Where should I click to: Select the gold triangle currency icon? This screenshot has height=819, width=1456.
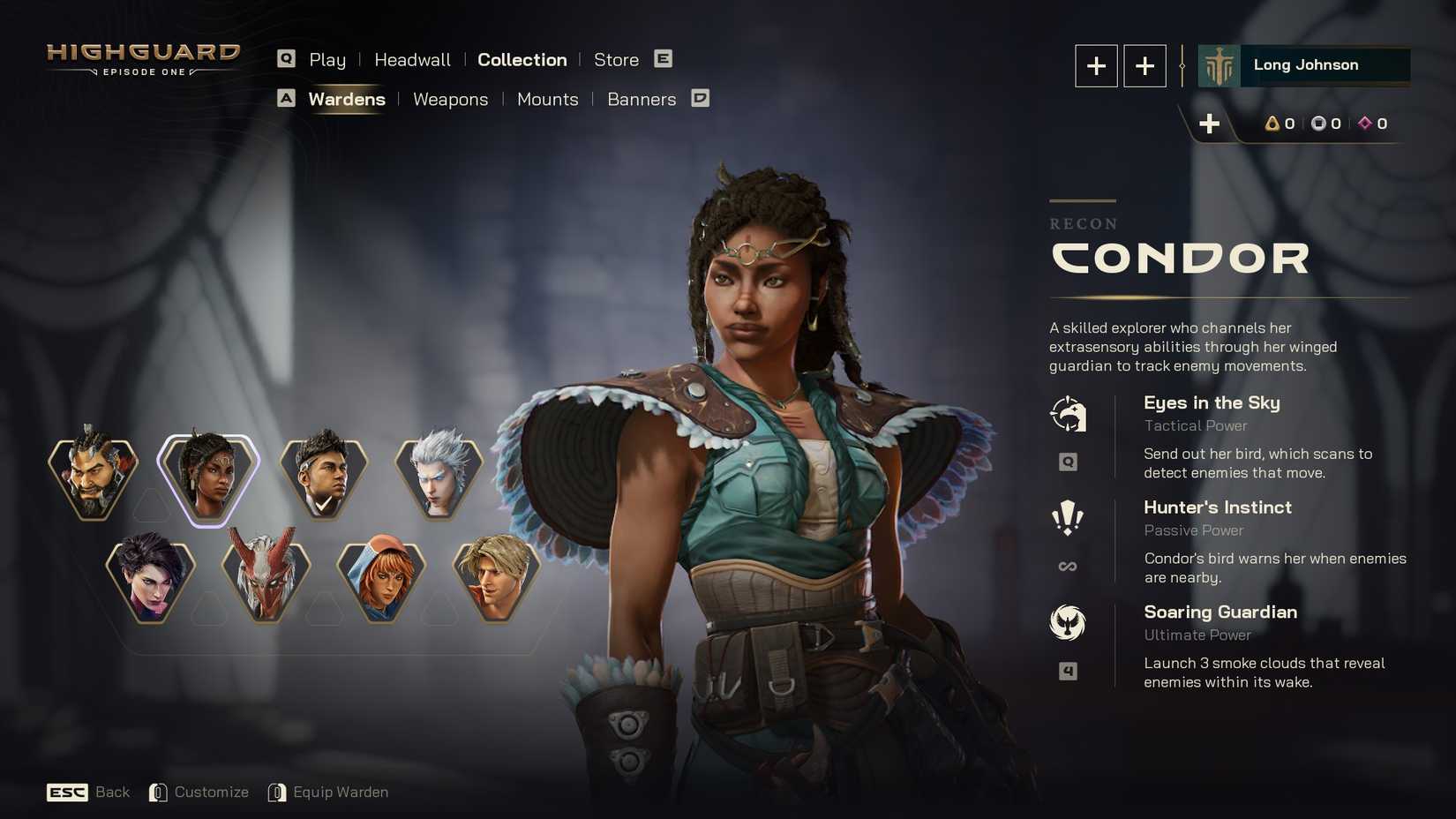pyautogui.click(x=1272, y=124)
